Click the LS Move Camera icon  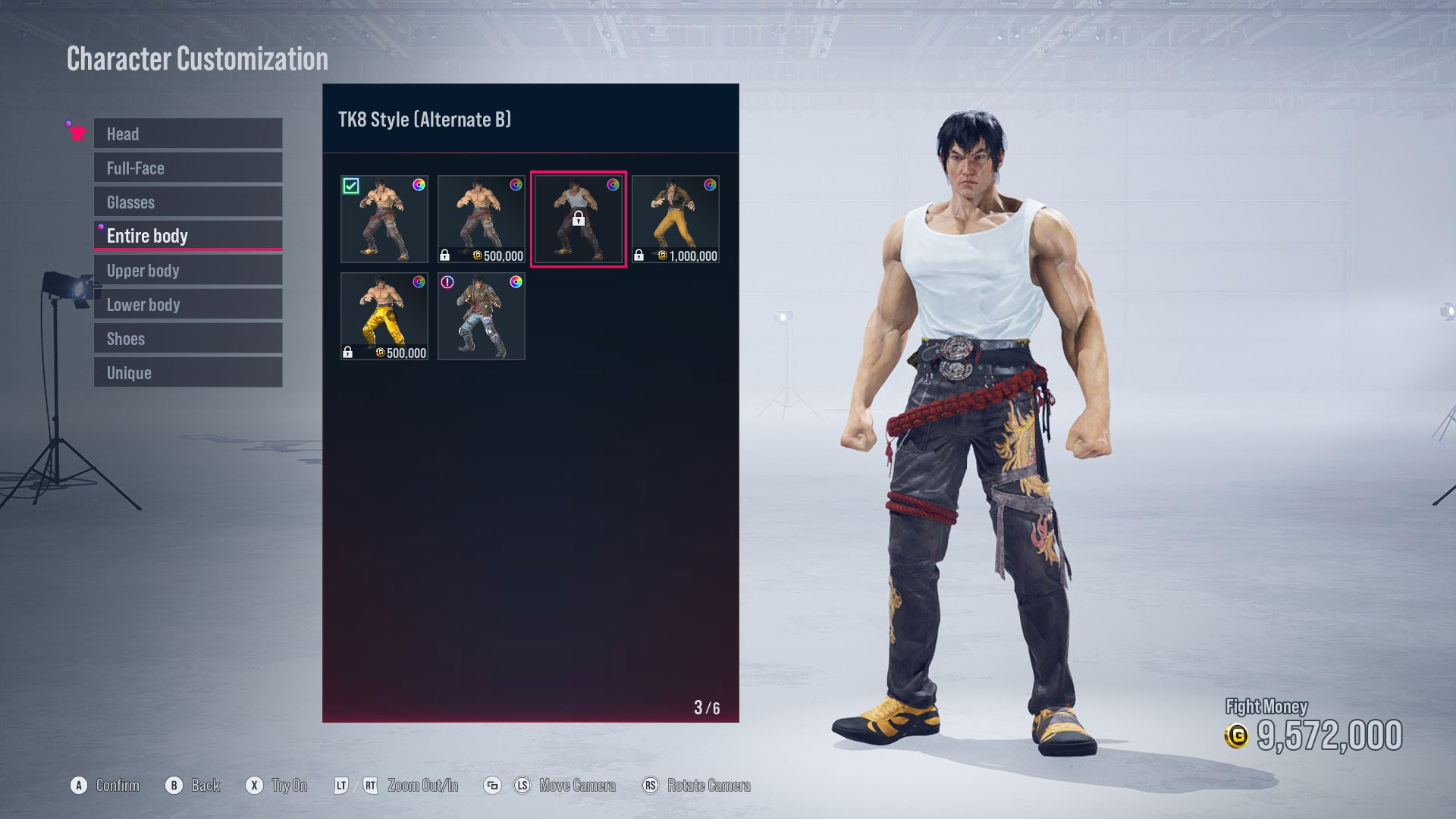click(522, 786)
